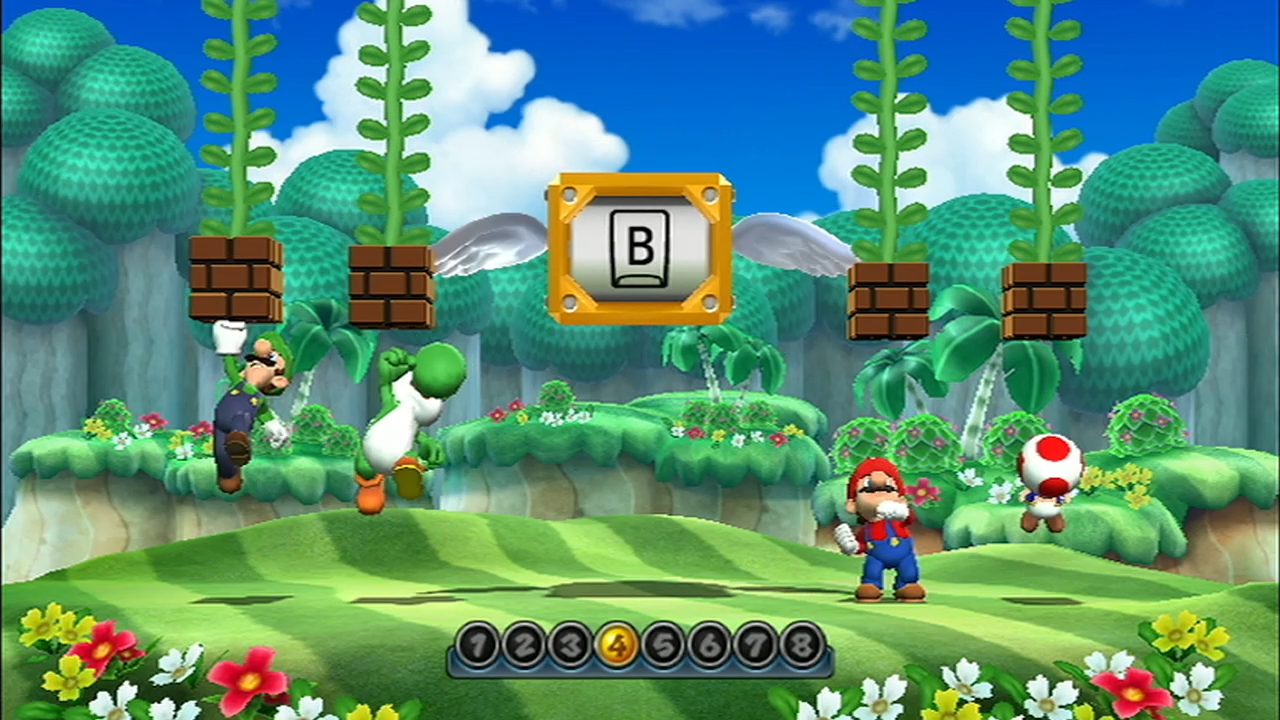Click the number 2 counter dot
This screenshot has width=1280, height=720.
(523, 645)
